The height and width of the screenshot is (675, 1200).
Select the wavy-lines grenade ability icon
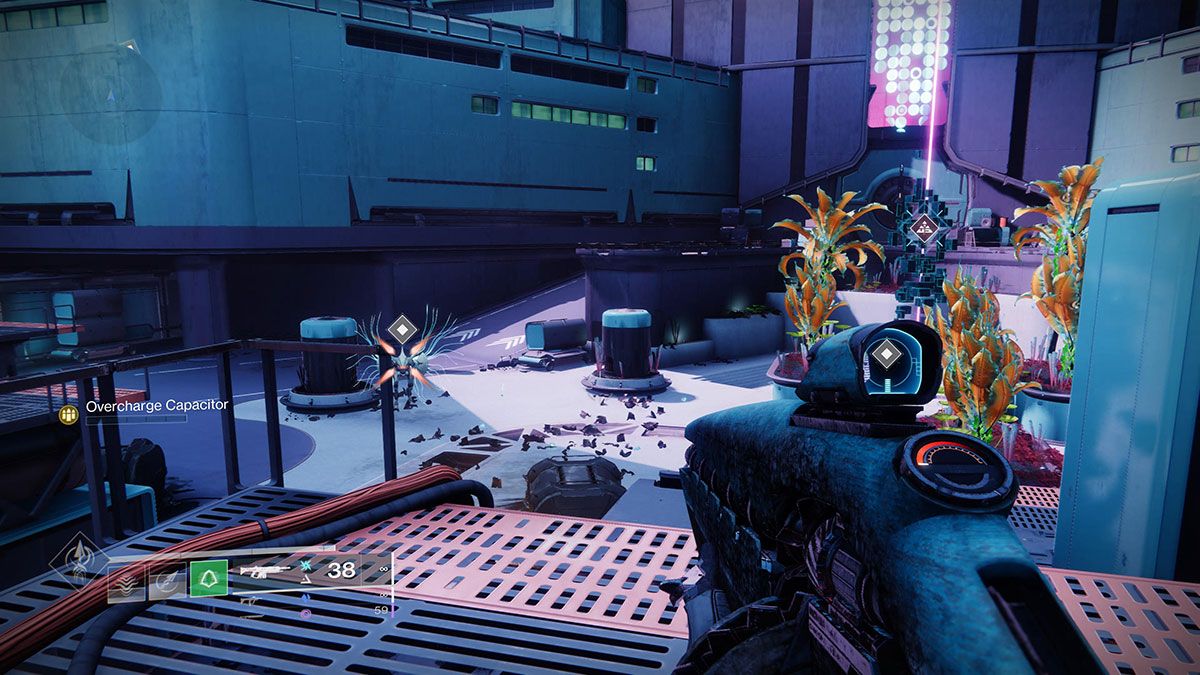[x=126, y=580]
